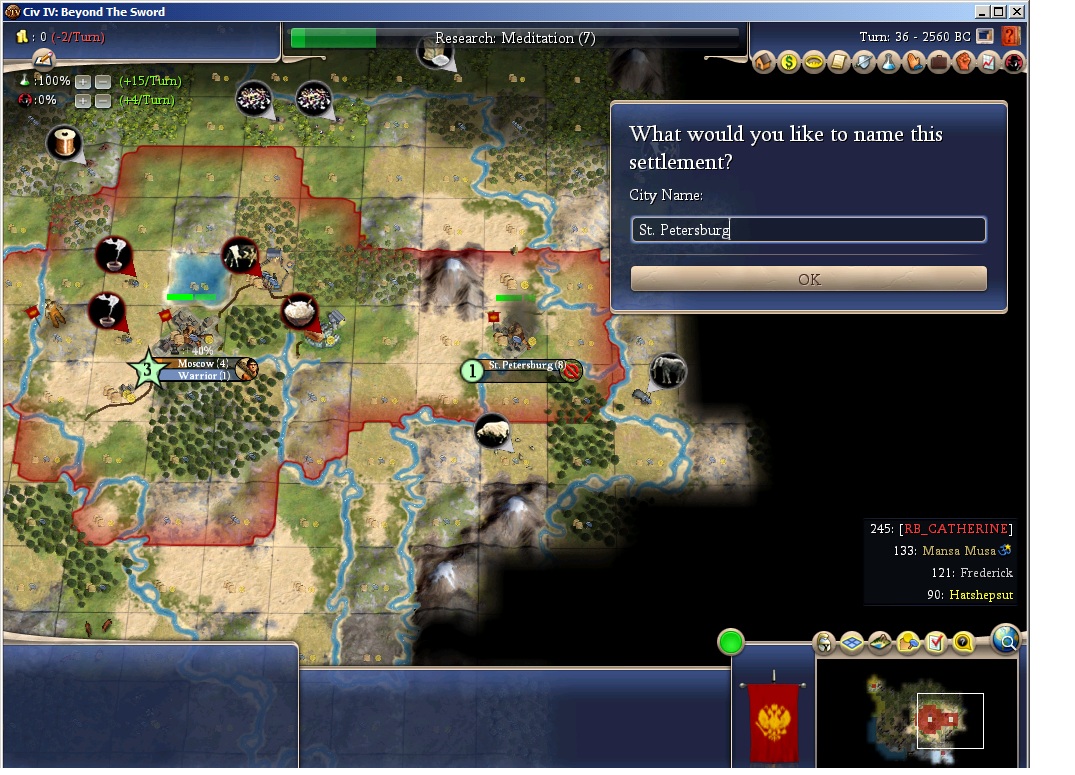Click the City Name text field

click(x=808, y=230)
